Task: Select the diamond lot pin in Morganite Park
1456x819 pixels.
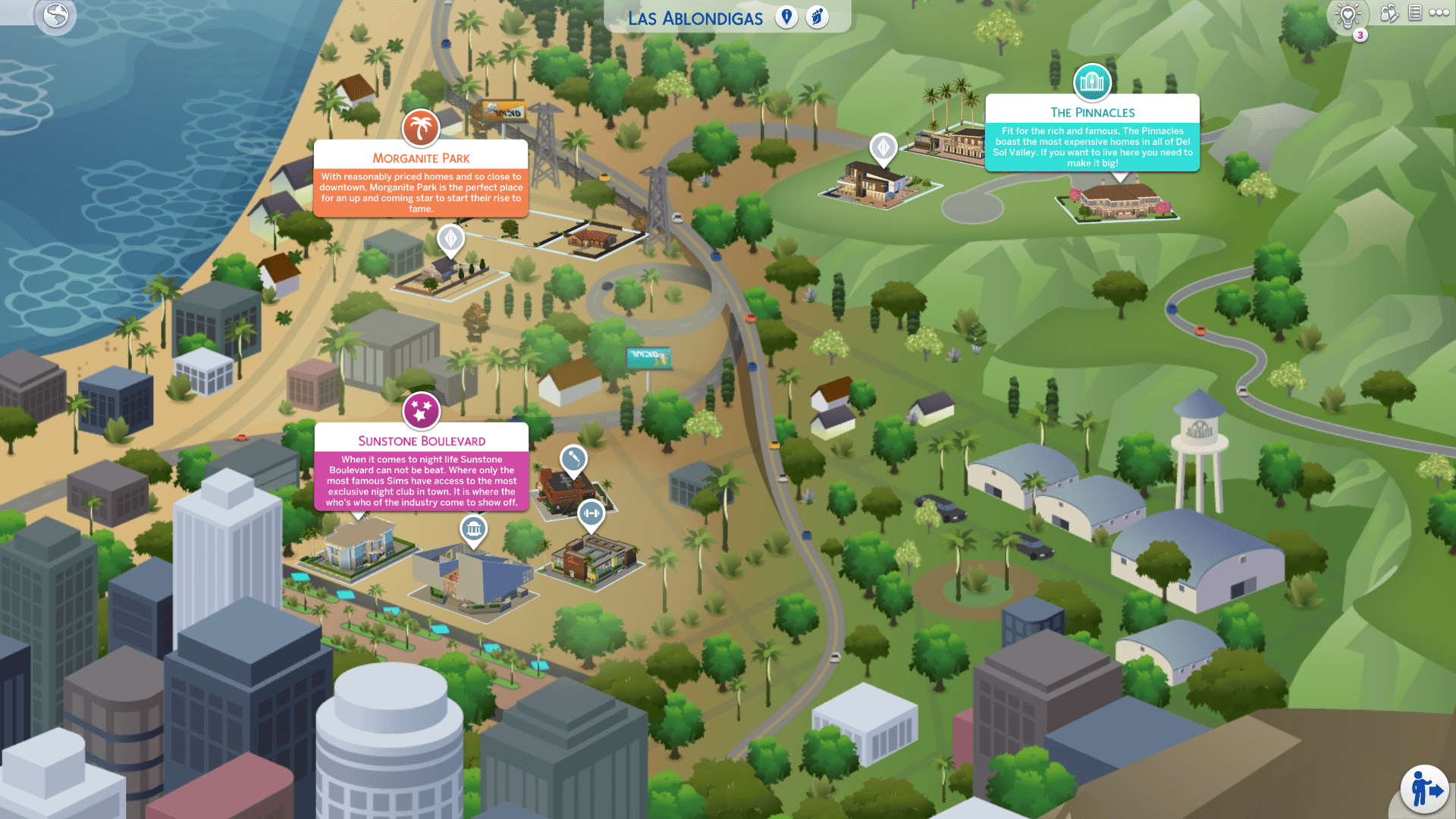Action: pos(450,239)
